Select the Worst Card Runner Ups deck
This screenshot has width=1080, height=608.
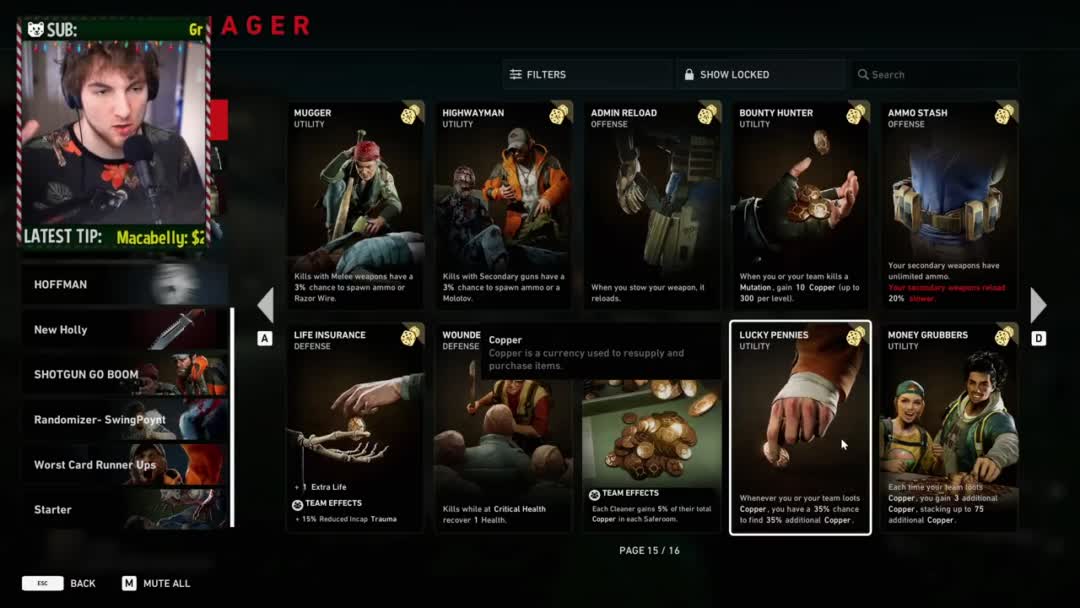click(125, 465)
